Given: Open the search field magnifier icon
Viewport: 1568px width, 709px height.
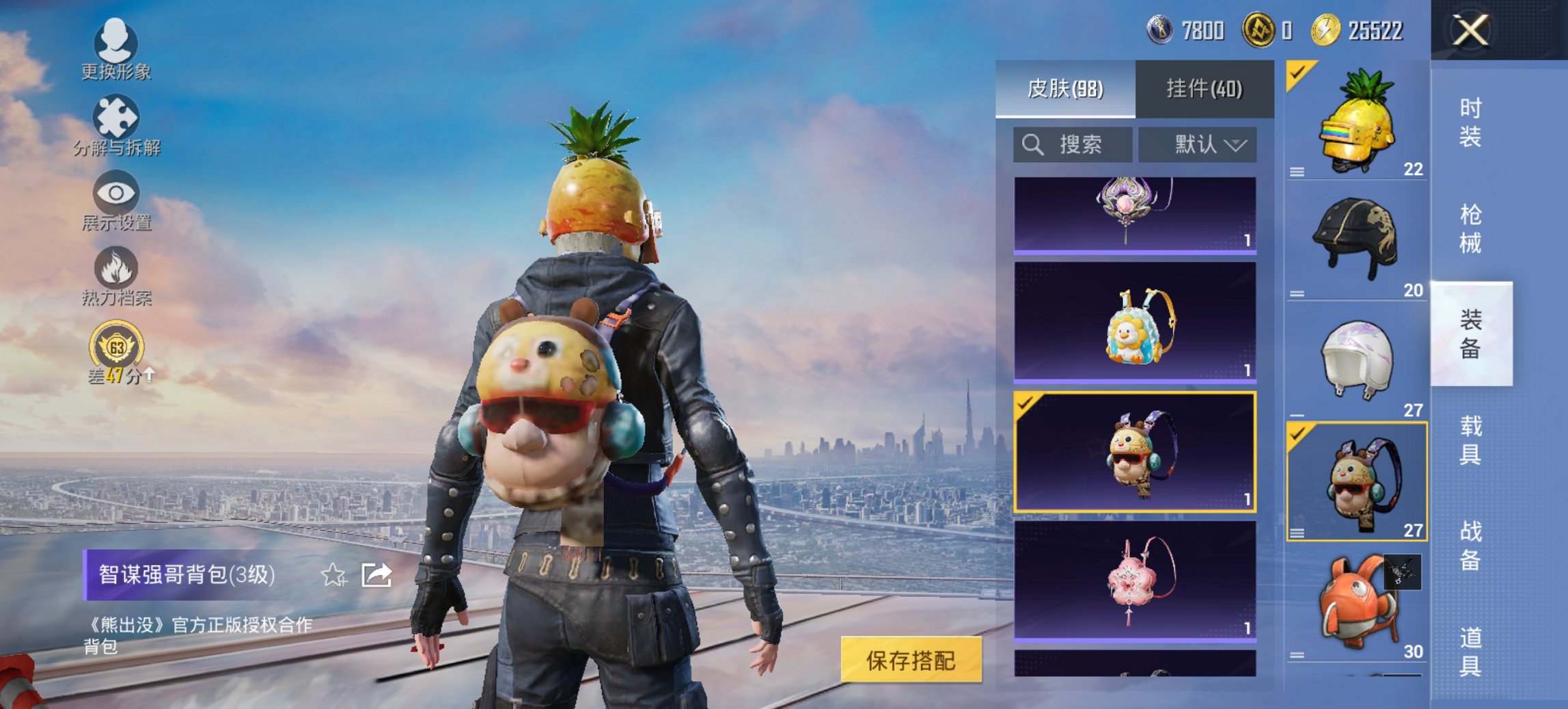Looking at the screenshot, I should coord(1033,145).
